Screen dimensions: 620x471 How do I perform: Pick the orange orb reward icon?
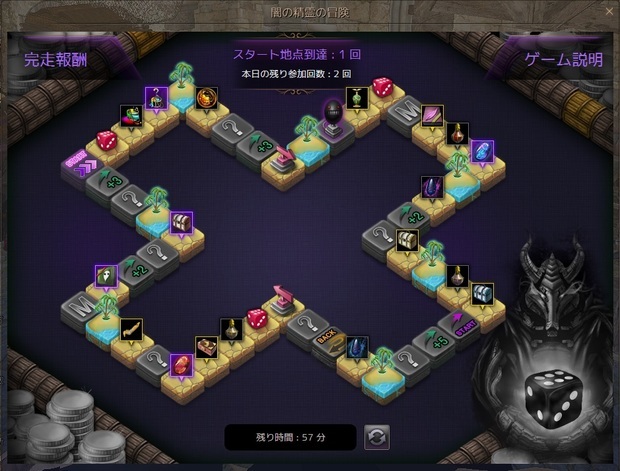click(207, 97)
